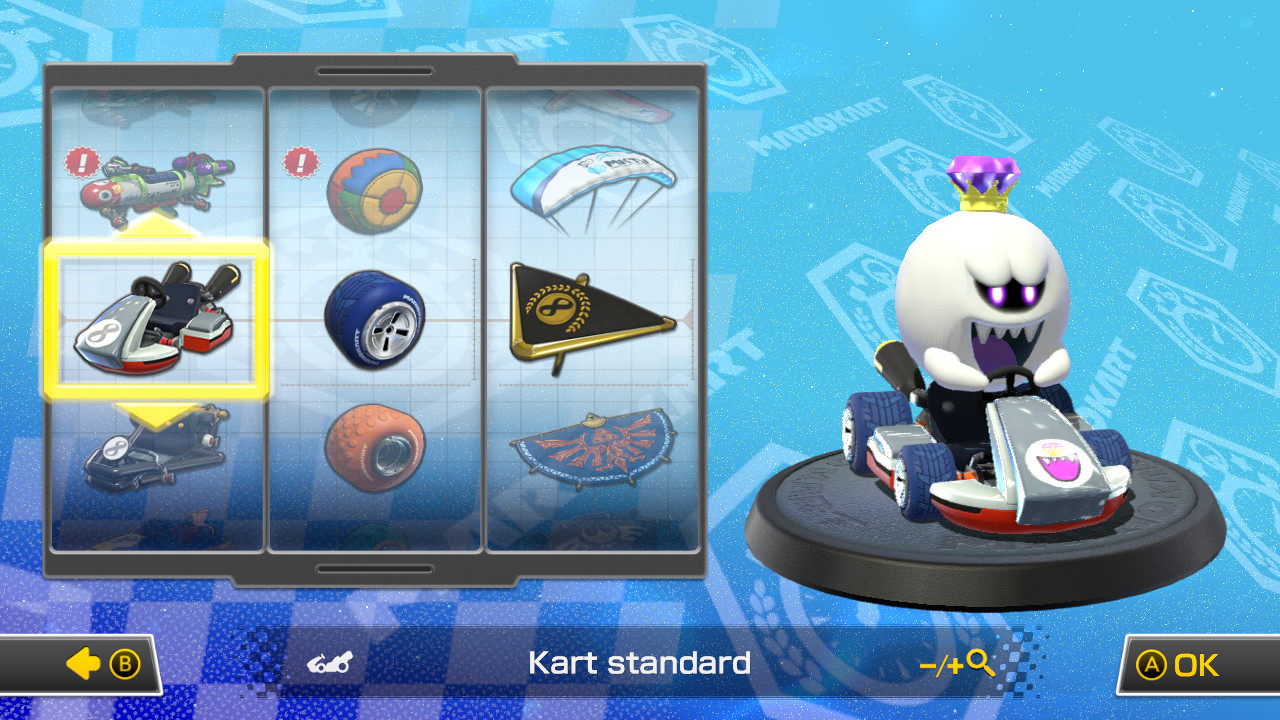Choose the dark kart below the selection
The image size is (1280, 720).
[x=155, y=455]
